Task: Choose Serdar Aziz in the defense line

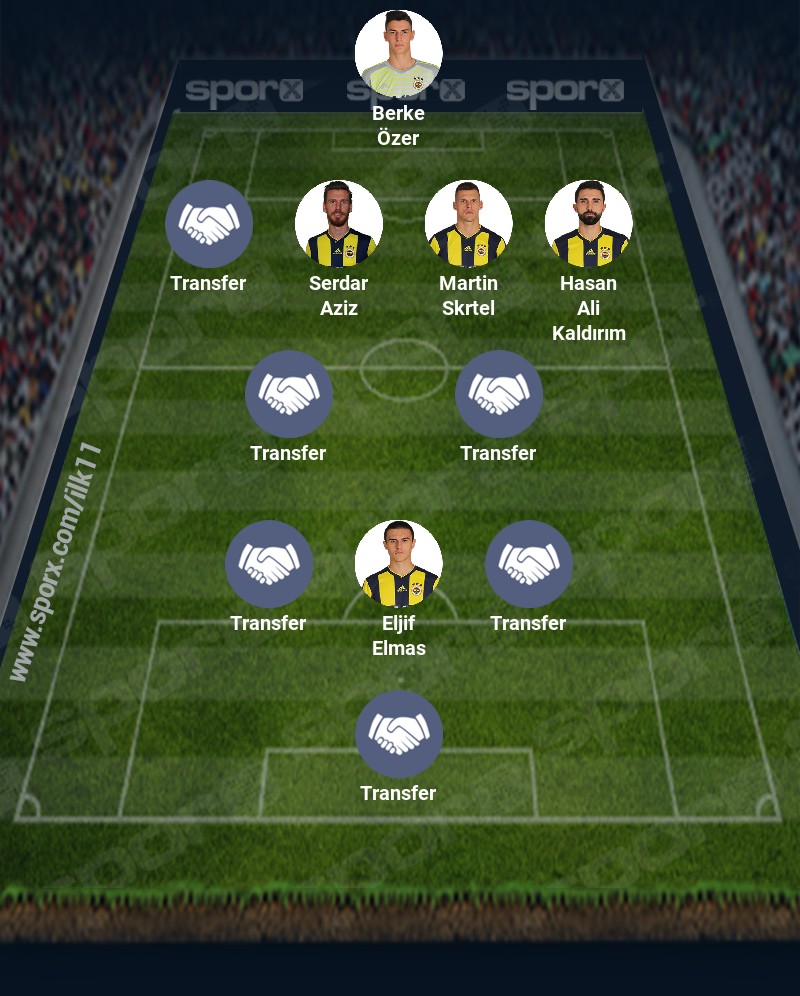Action: click(x=338, y=224)
